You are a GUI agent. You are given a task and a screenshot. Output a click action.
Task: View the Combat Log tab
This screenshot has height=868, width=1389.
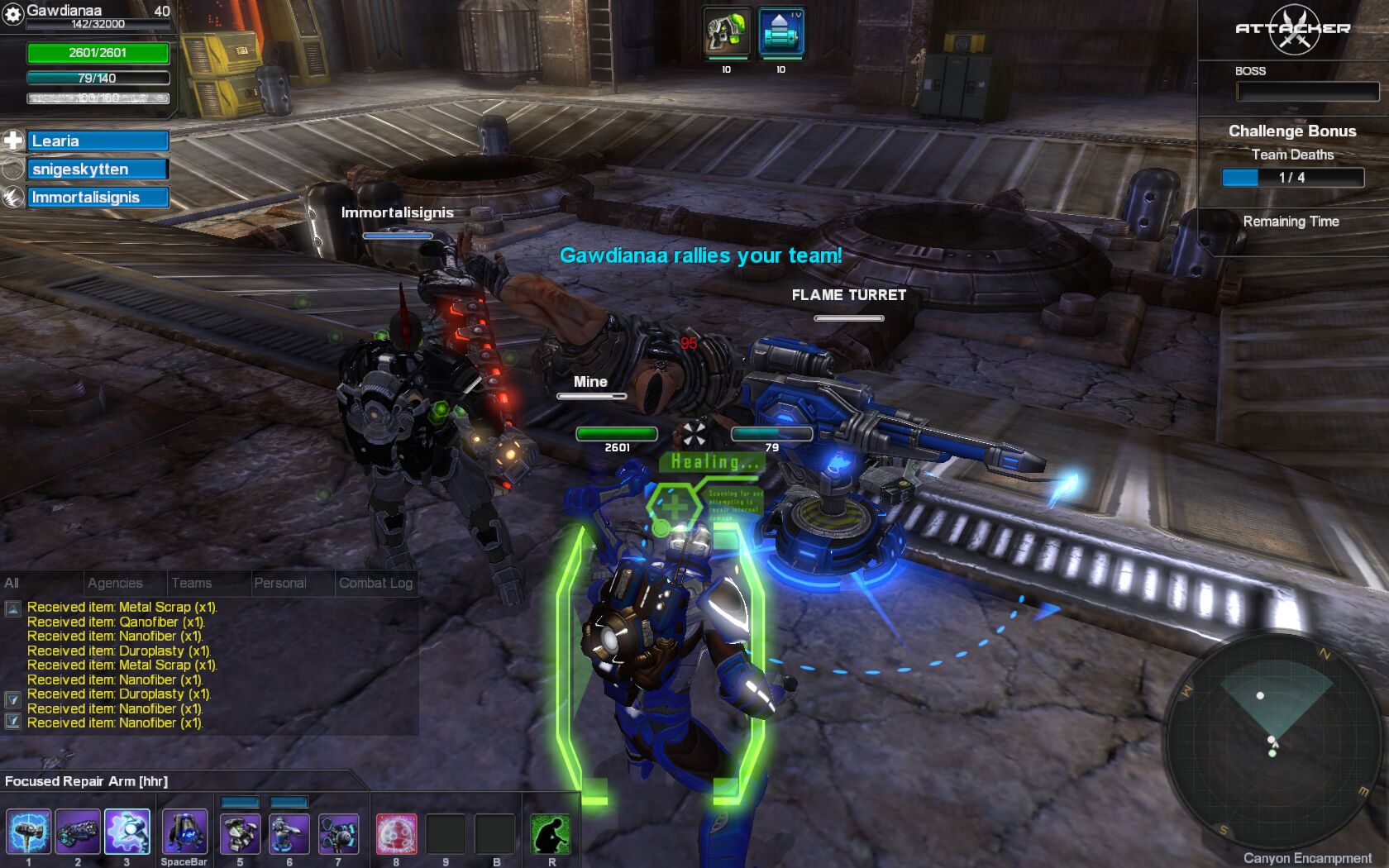375,583
